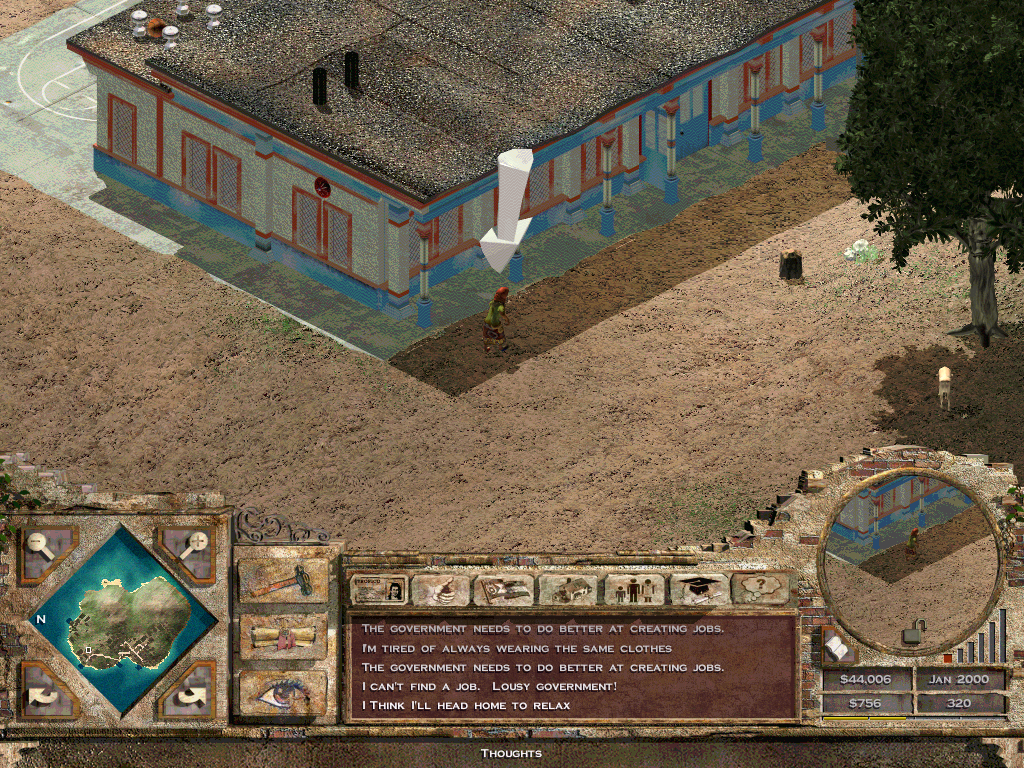View the family figures tab

(x=633, y=590)
